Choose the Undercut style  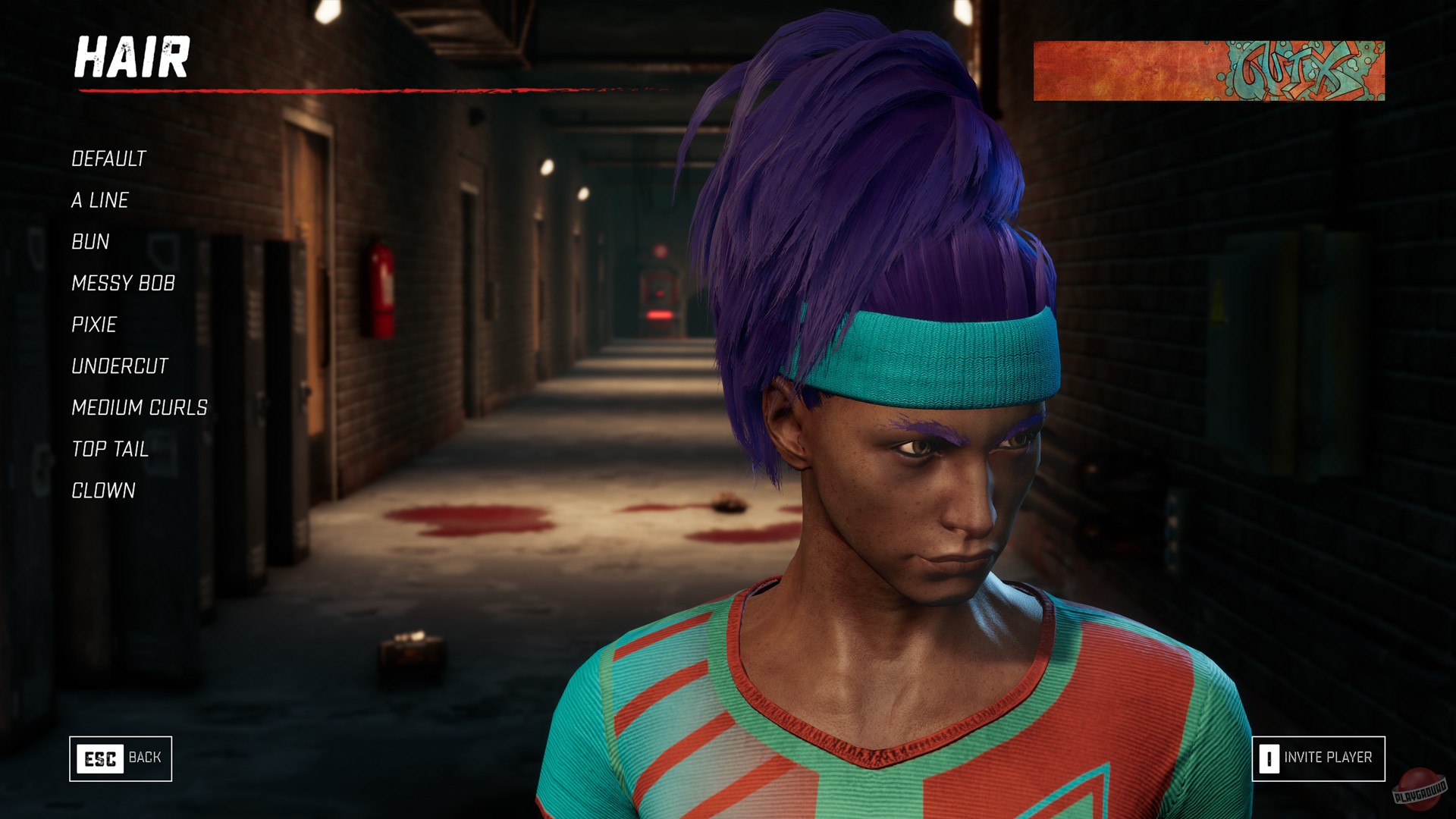coord(119,366)
